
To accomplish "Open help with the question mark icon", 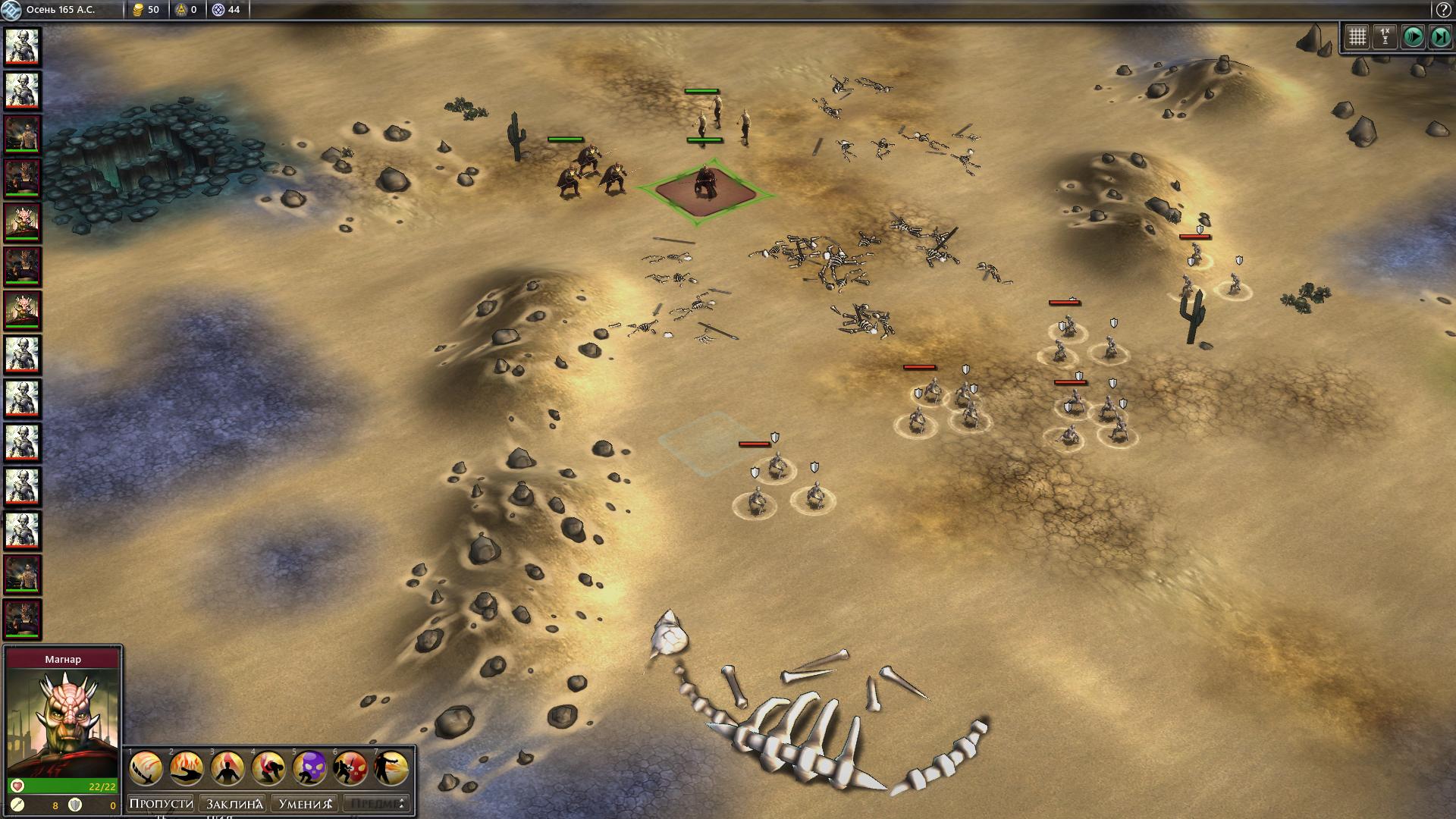I will pyautogui.click(x=1443, y=10).
